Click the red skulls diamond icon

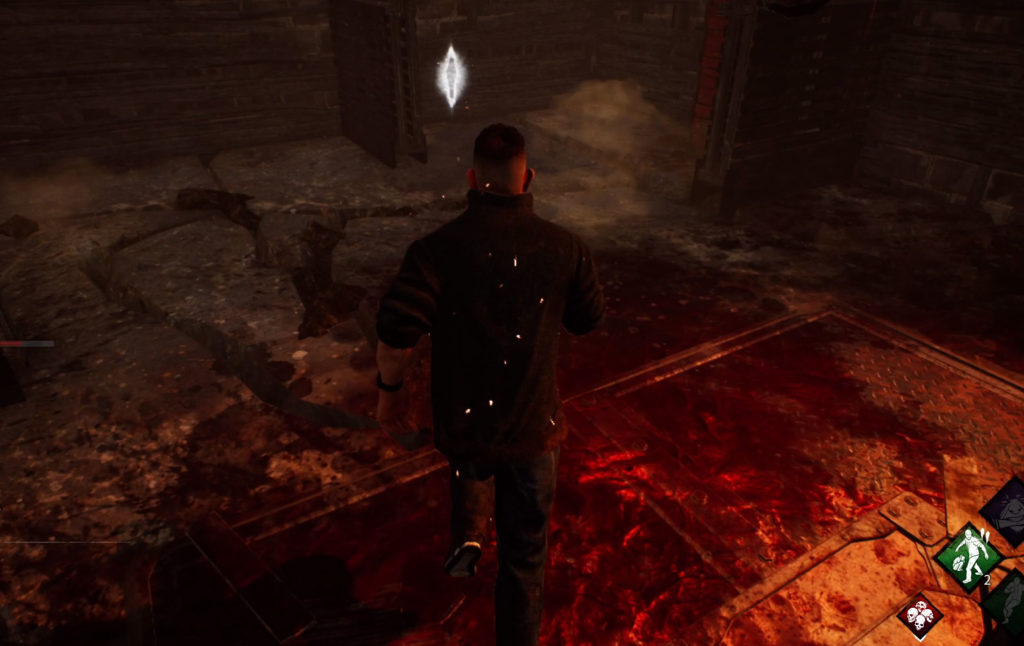(x=919, y=615)
